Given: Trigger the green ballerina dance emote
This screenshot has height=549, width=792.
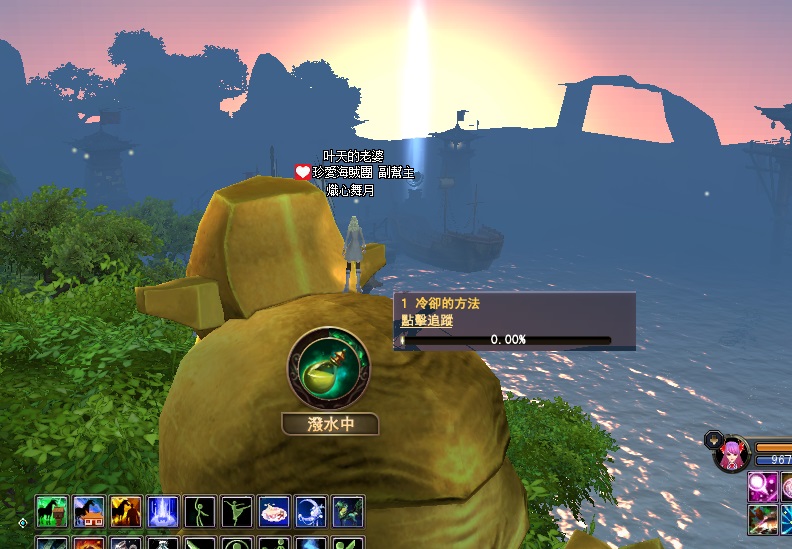Looking at the screenshot, I should point(237,511).
